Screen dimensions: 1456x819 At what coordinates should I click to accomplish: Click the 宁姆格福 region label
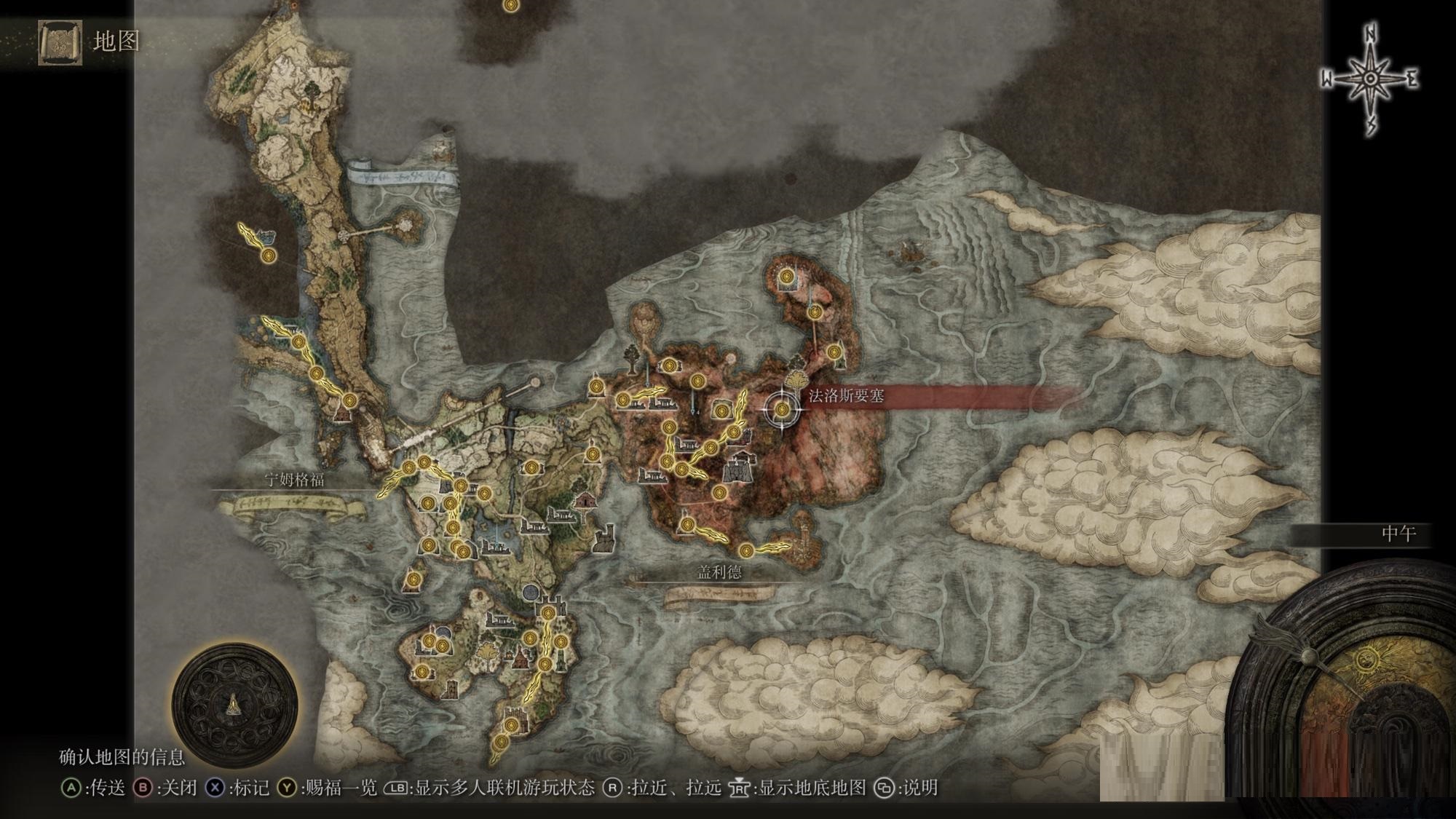click(x=294, y=480)
